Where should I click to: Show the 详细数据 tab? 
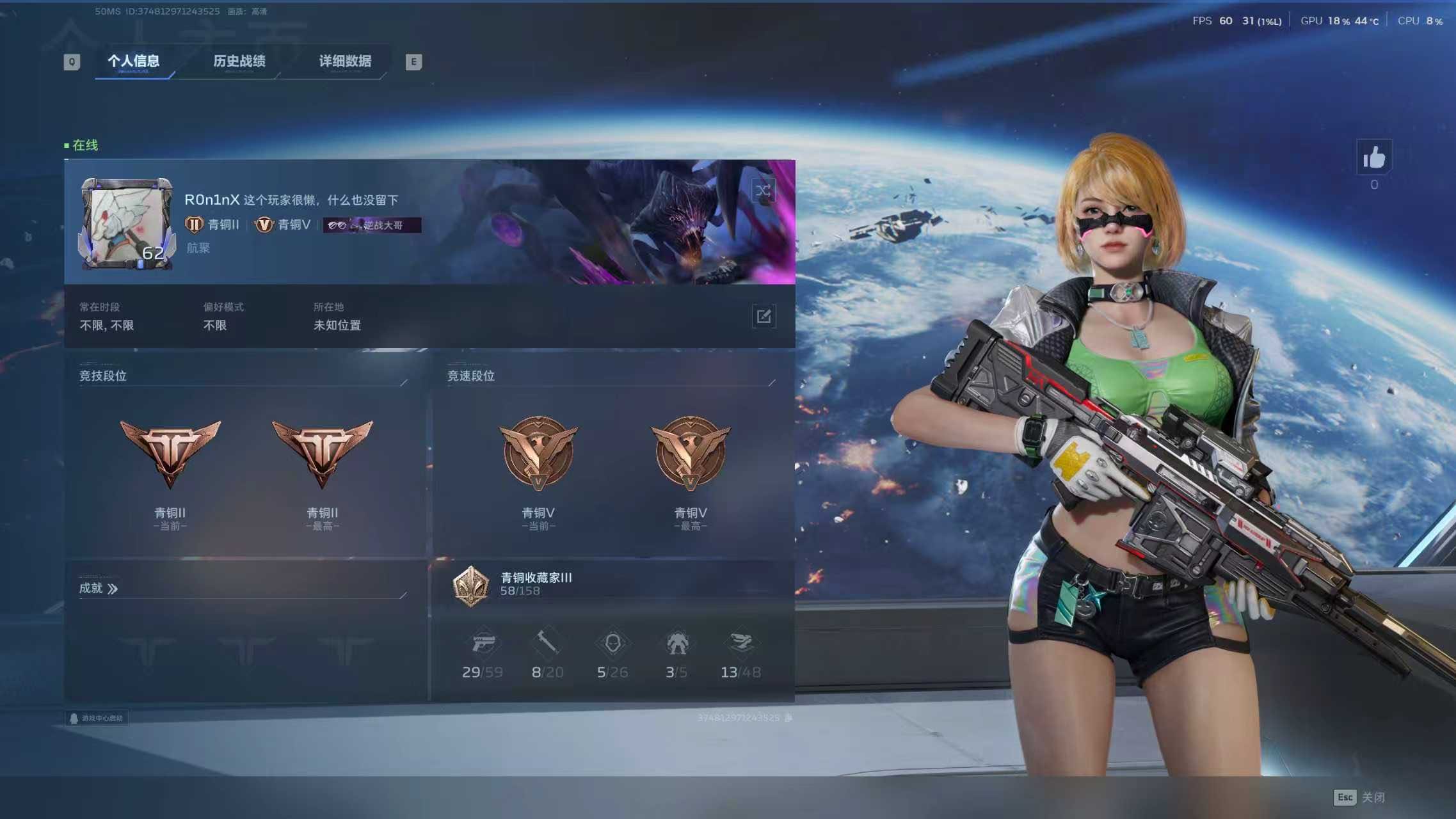(345, 61)
